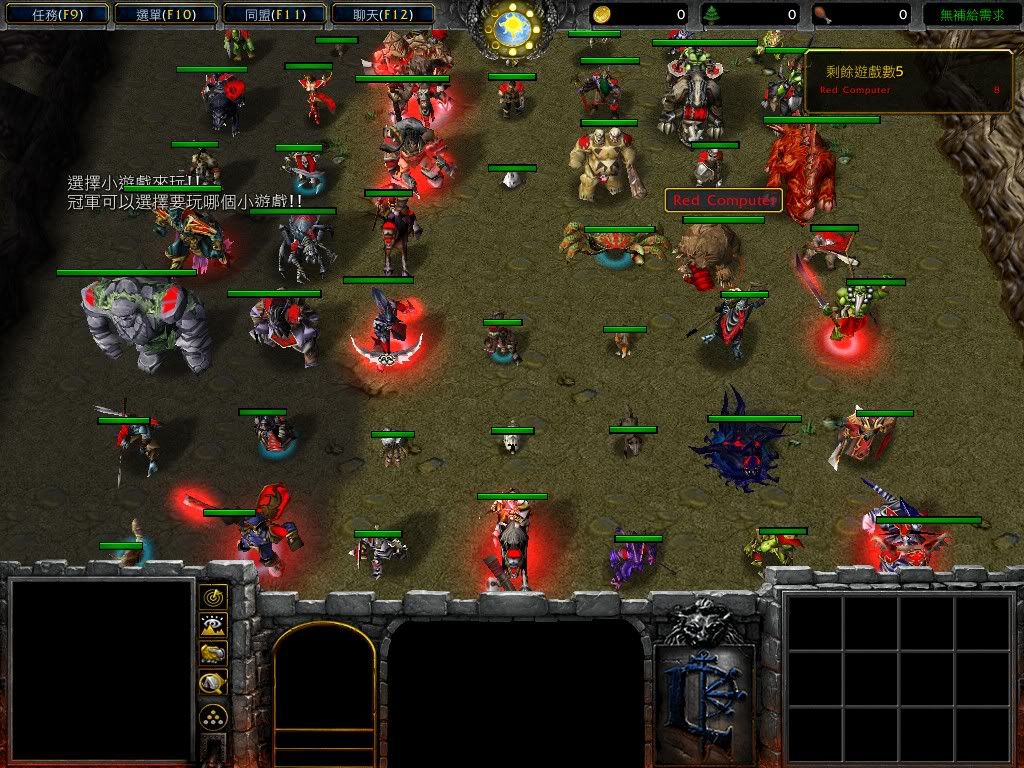Open the 同盟 (F11) allies menu
The image size is (1024, 768).
(273, 15)
